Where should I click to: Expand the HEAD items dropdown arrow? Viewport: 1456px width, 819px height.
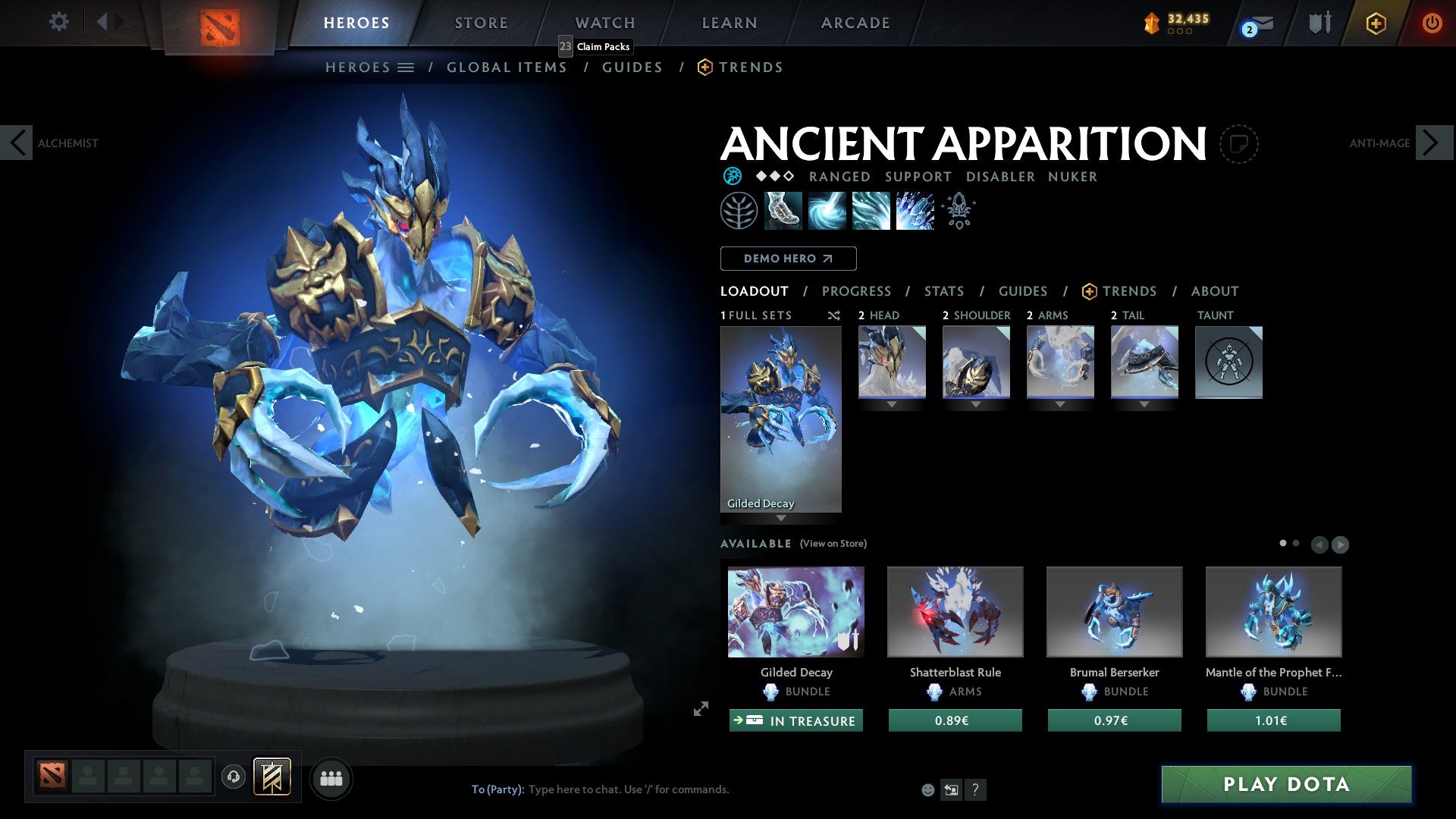(x=891, y=404)
